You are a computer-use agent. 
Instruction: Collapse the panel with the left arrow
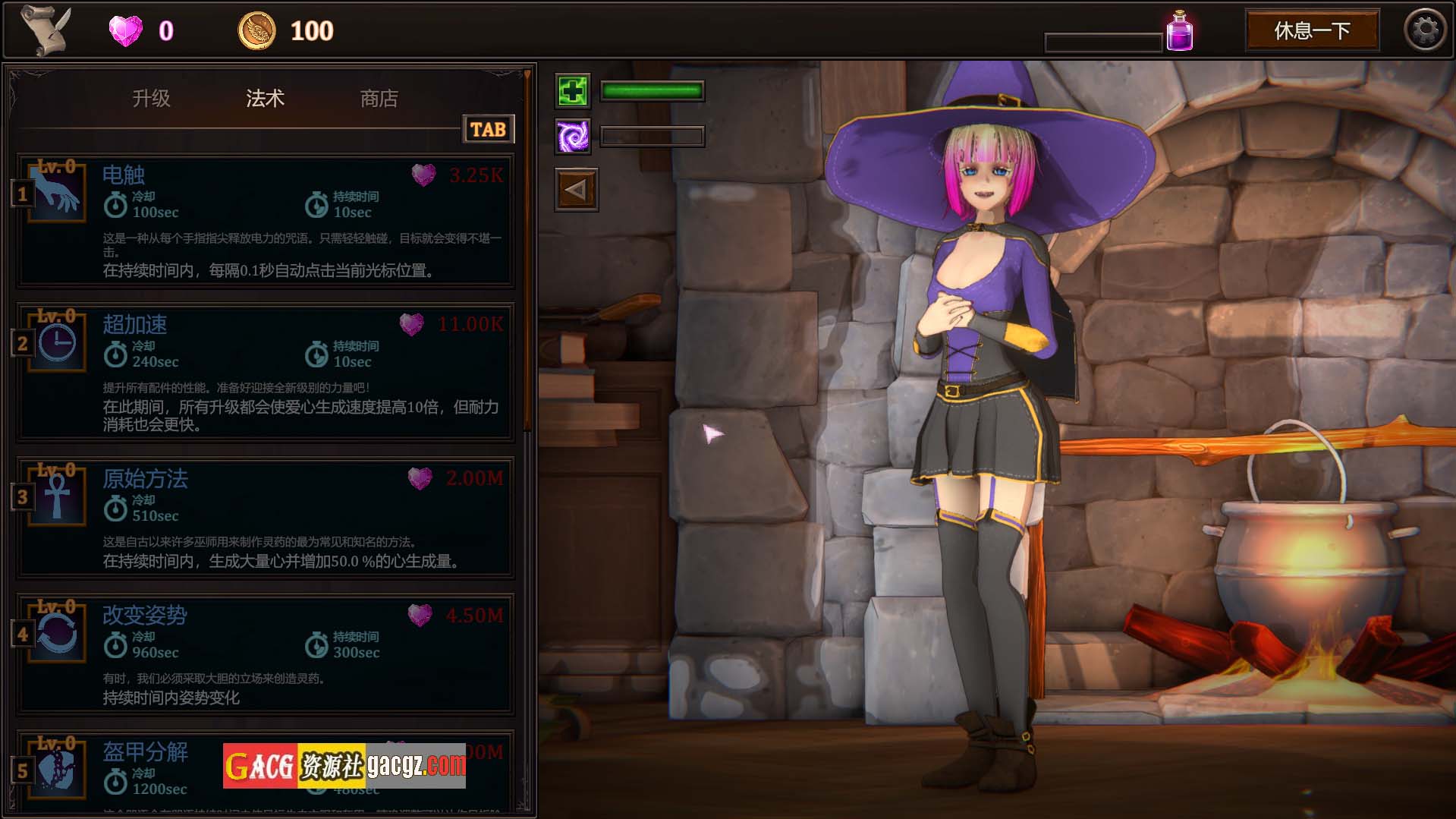[x=576, y=190]
